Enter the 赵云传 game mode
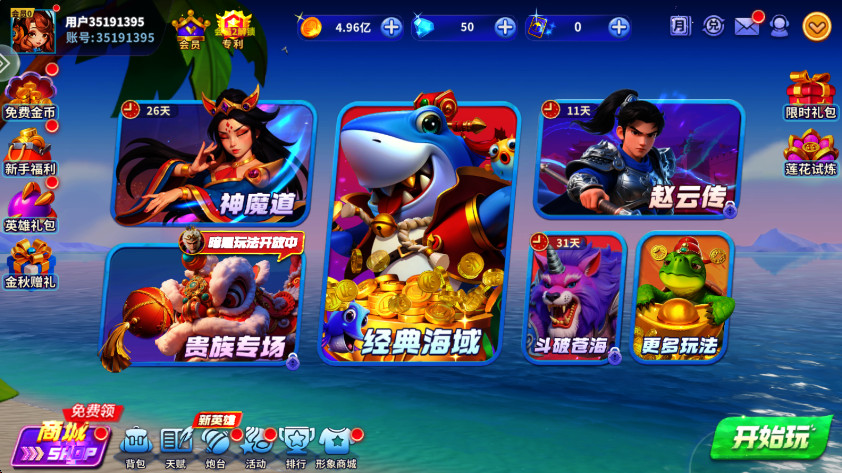 click(x=640, y=158)
